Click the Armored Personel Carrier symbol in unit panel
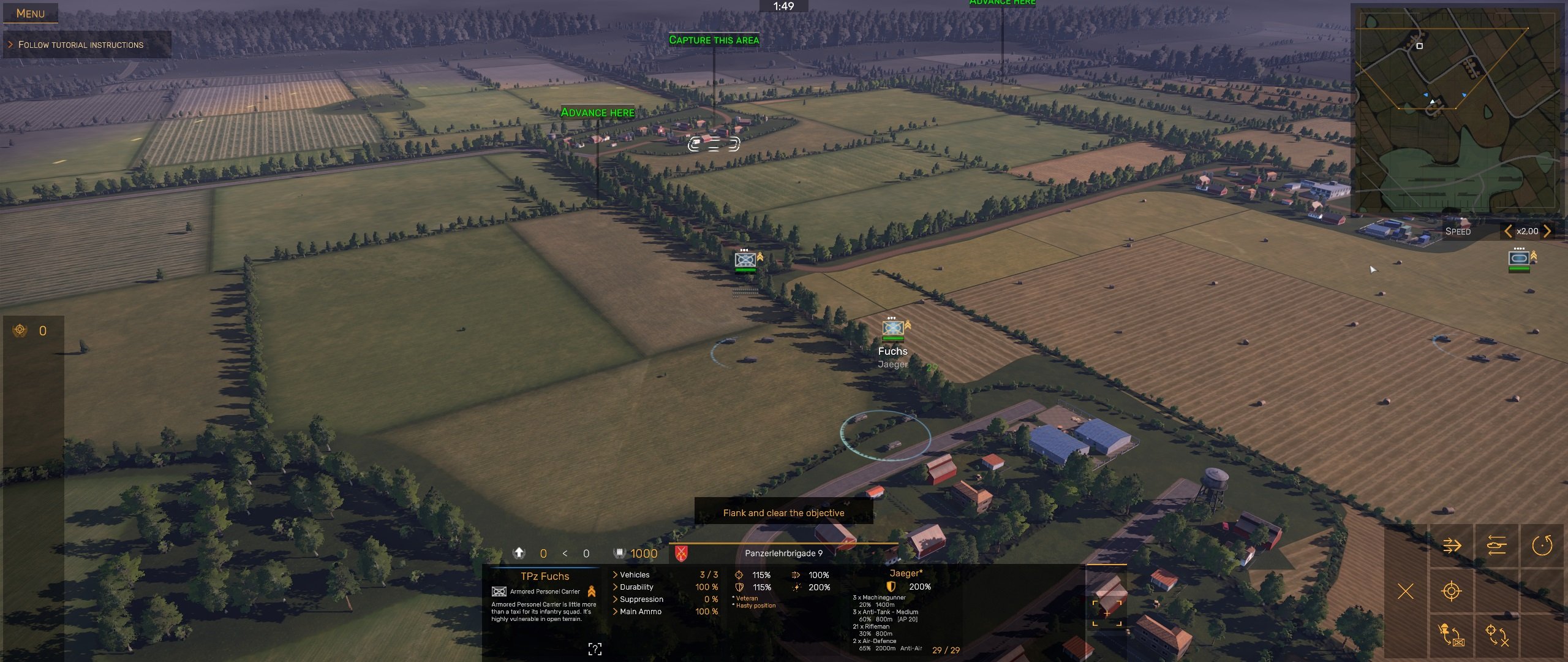Image resolution: width=1568 pixels, height=662 pixels. tap(498, 592)
